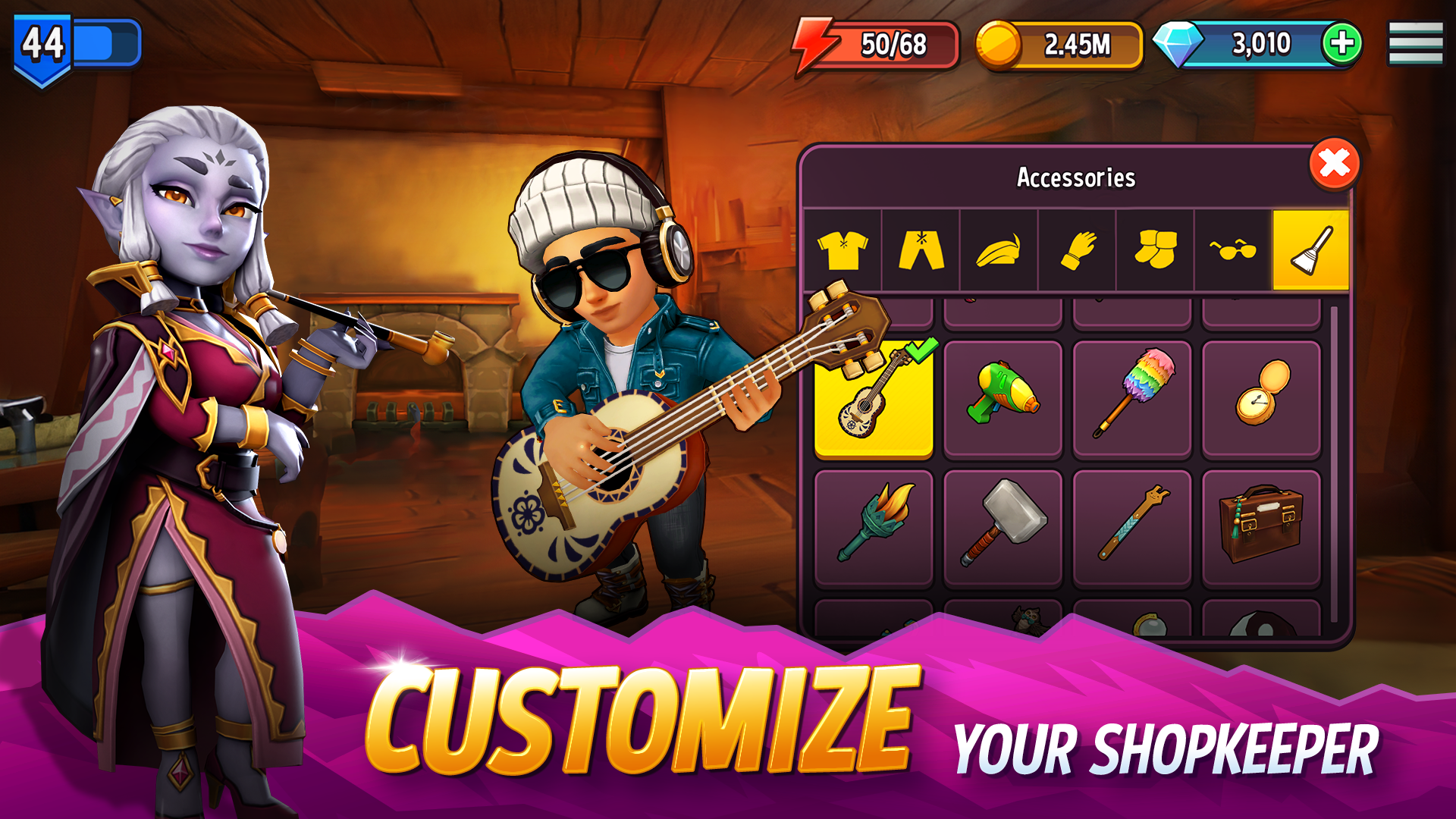1456x819 pixels.
Task: Equip the water gun accessory
Action: [1003, 398]
